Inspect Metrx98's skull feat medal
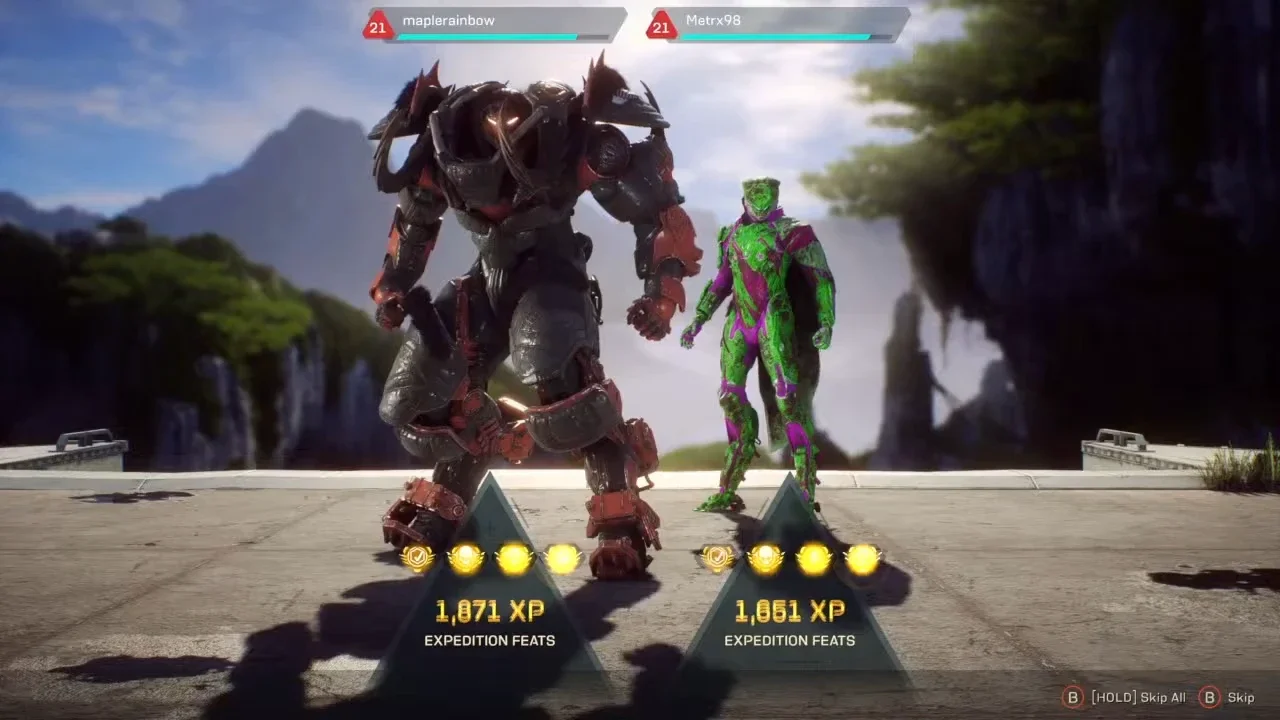Viewport: 1280px width, 720px height. coord(766,558)
